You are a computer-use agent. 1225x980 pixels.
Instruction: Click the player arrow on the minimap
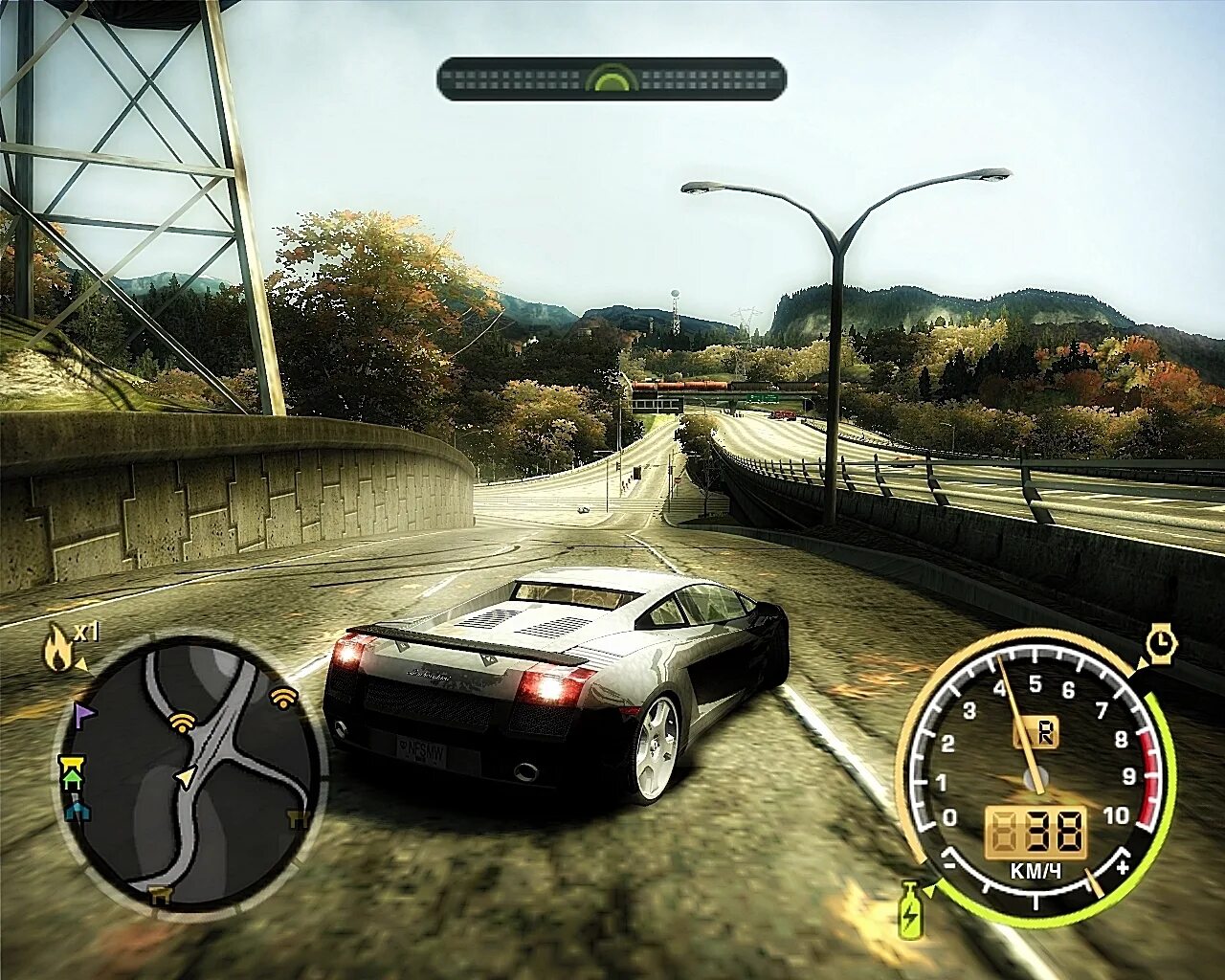click(185, 777)
